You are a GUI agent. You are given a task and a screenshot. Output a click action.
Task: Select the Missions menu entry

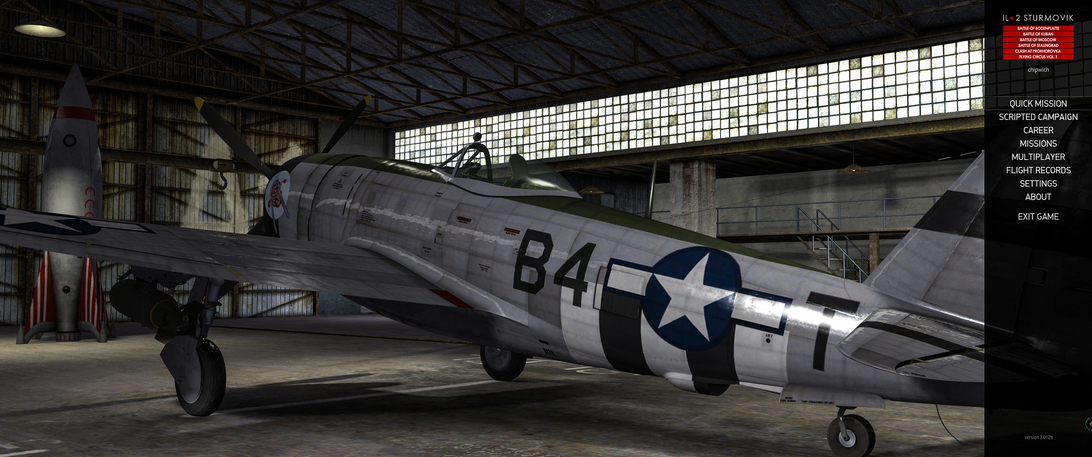(1038, 144)
